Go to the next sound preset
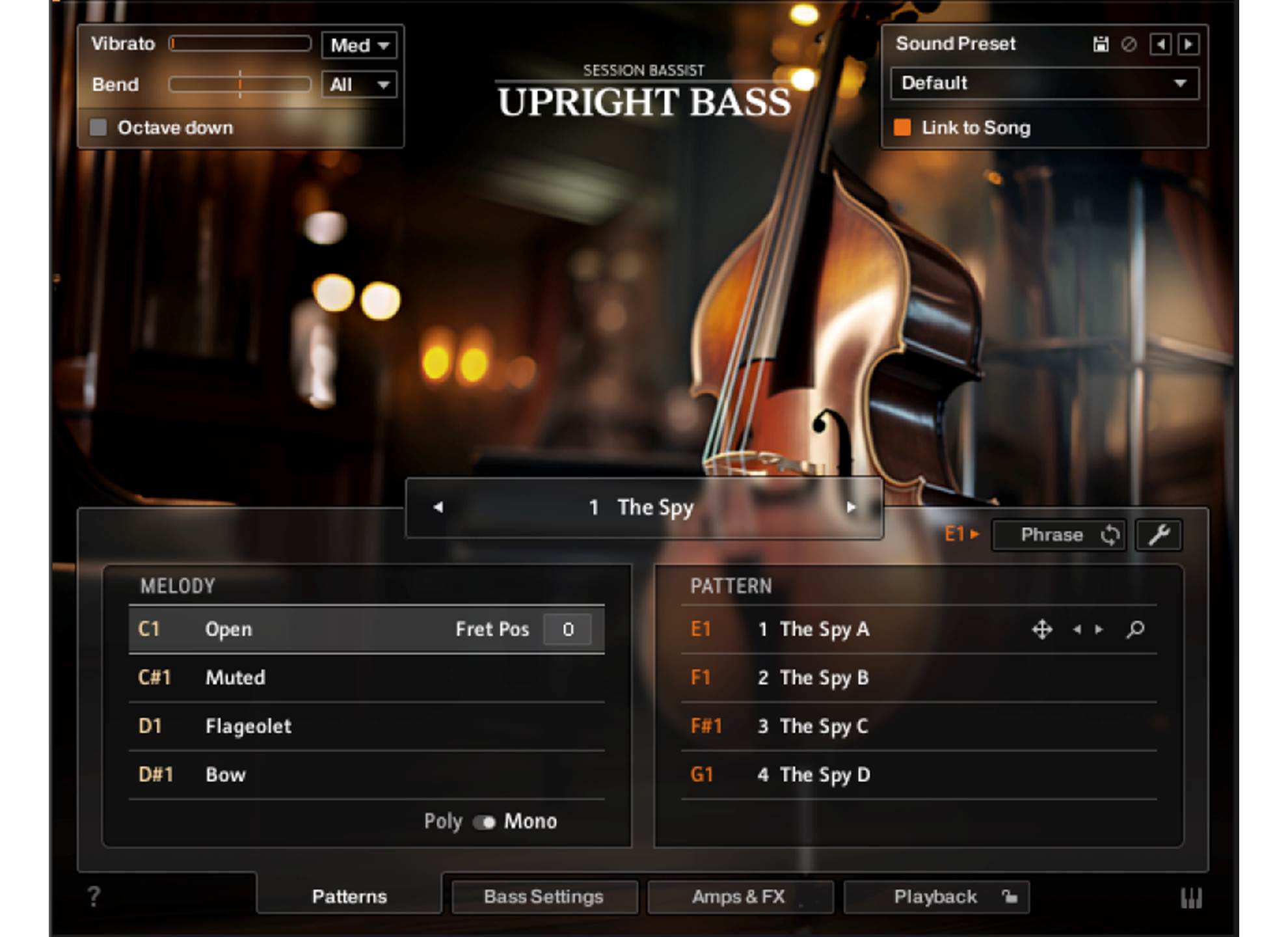This screenshot has height=937, width=1288. tap(1188, 44)
